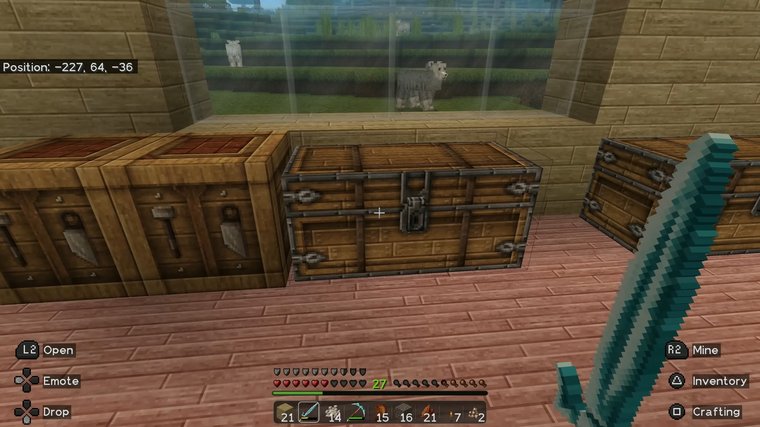The image size is (760, 427).
Task: Select the food stack of 15
Action: click(x=381, y=412)
